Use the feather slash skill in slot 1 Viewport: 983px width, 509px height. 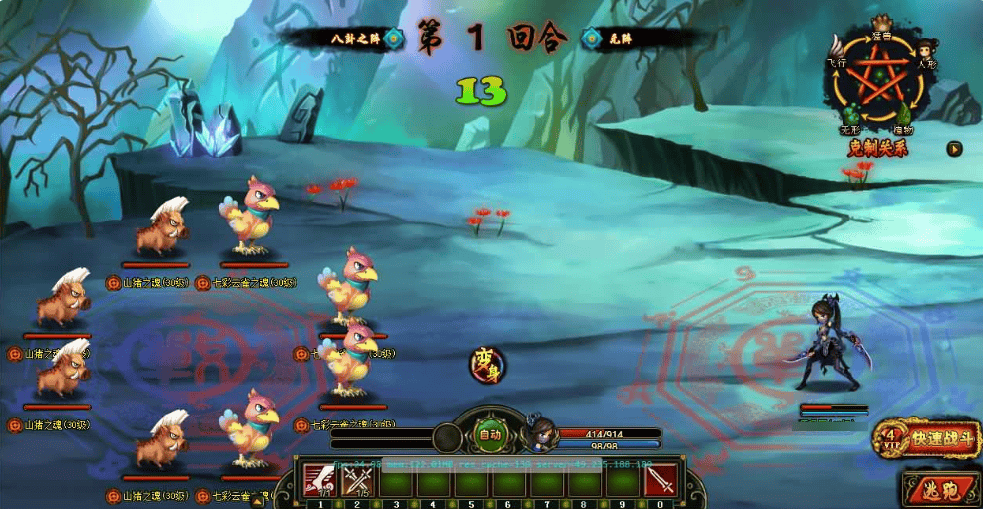point(320,481)
